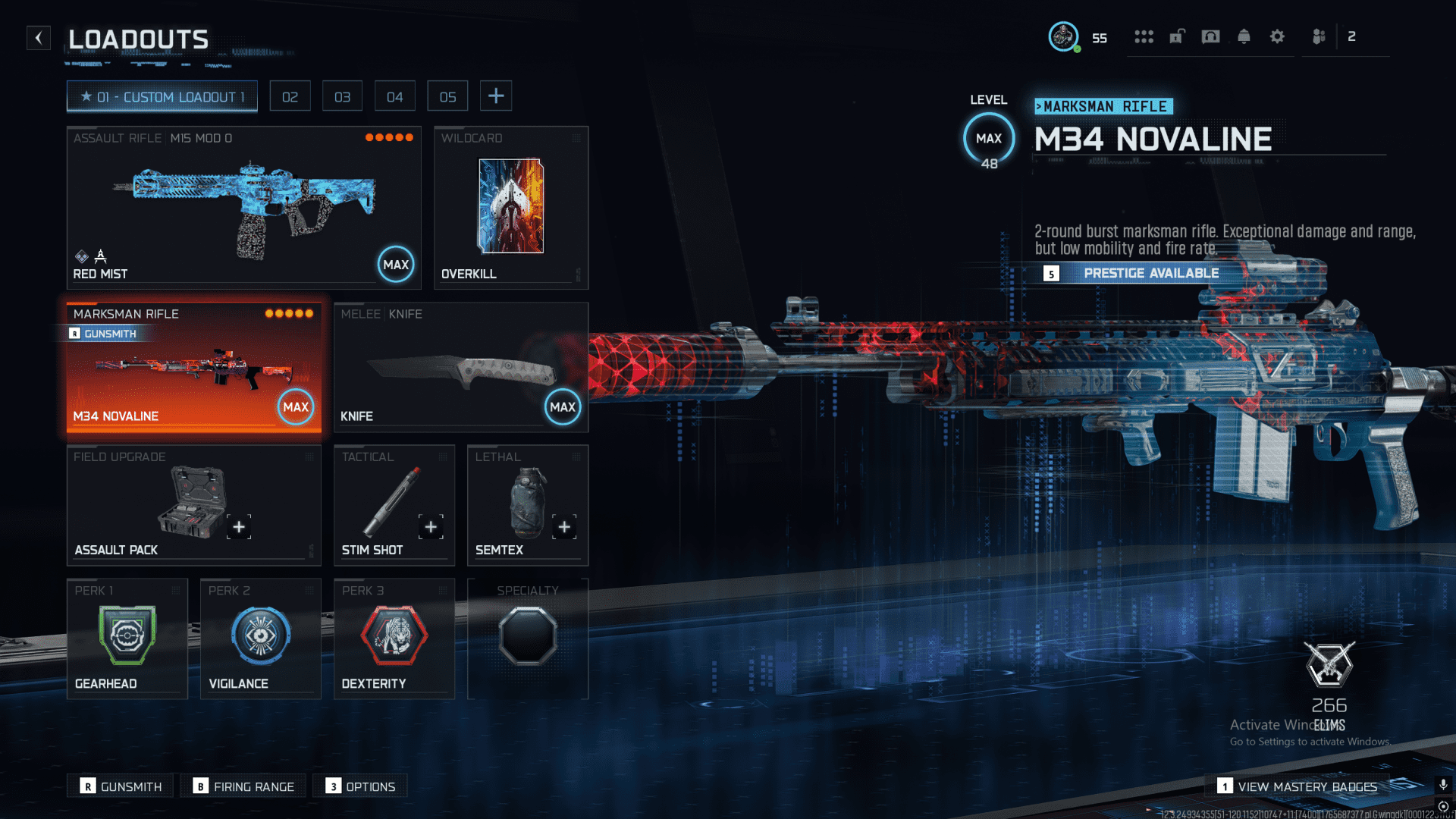Open the Overkill wildcard slot
Image resolution: width=1456 pixels, height=819 pixels.
(x=510, y=207)
